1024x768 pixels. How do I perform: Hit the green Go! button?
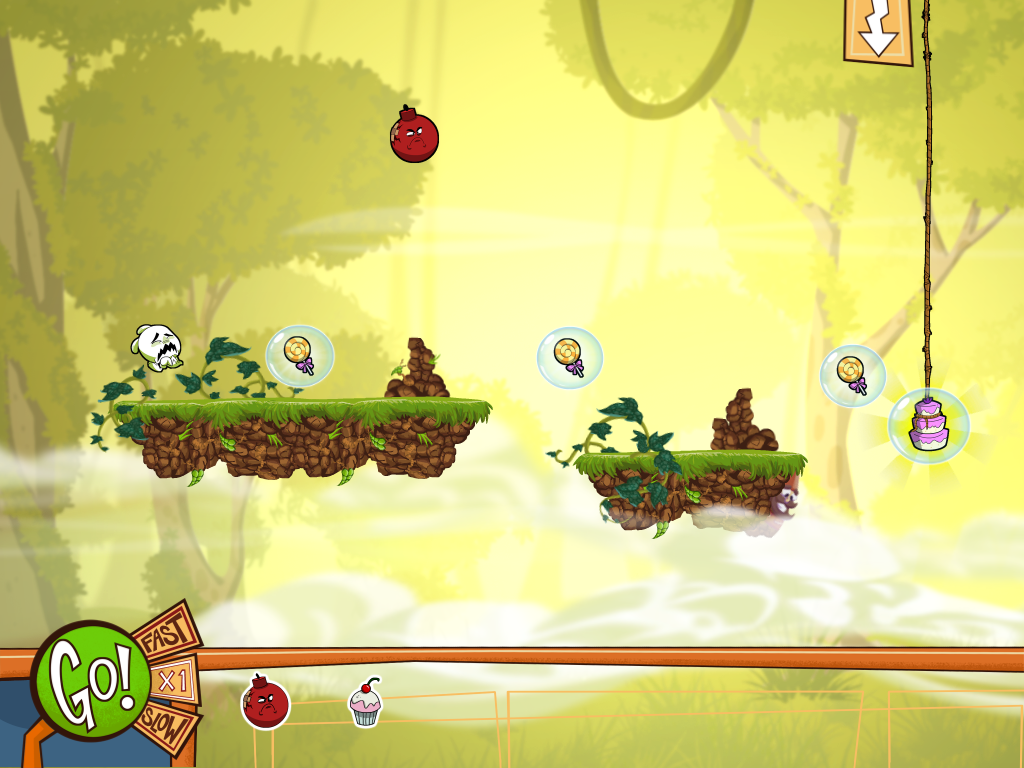point(90,680)
